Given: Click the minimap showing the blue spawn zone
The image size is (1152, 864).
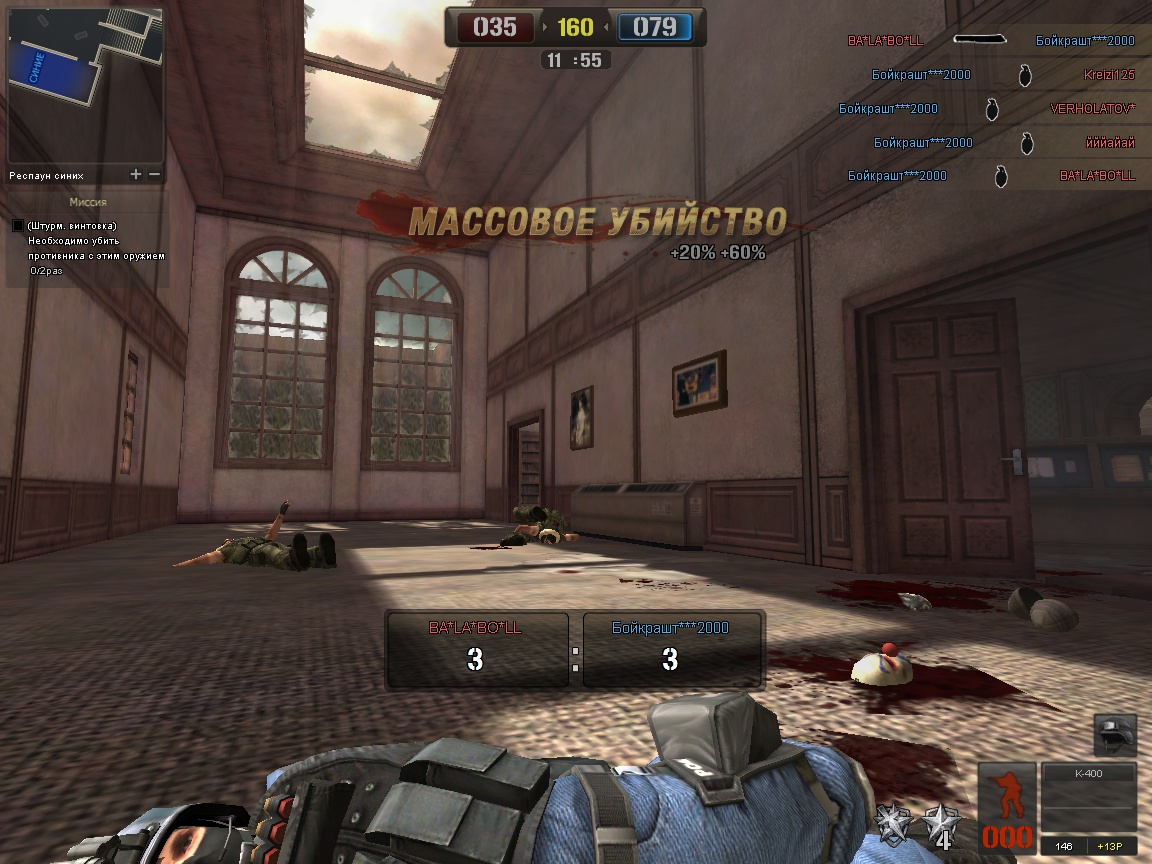Looking at the screenshot, I should (x=84, y=84).
